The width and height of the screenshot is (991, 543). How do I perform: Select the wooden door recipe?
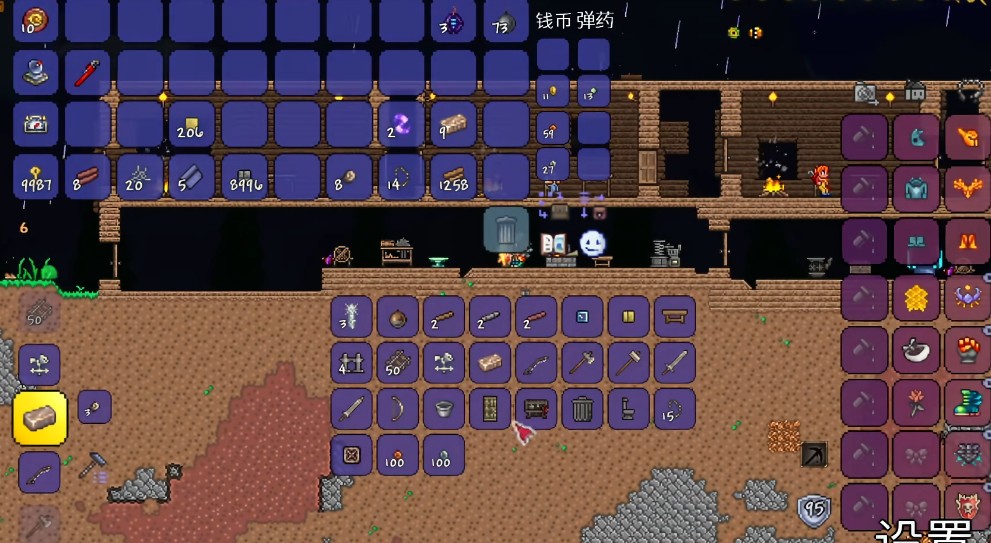click(x=490, y=409)
